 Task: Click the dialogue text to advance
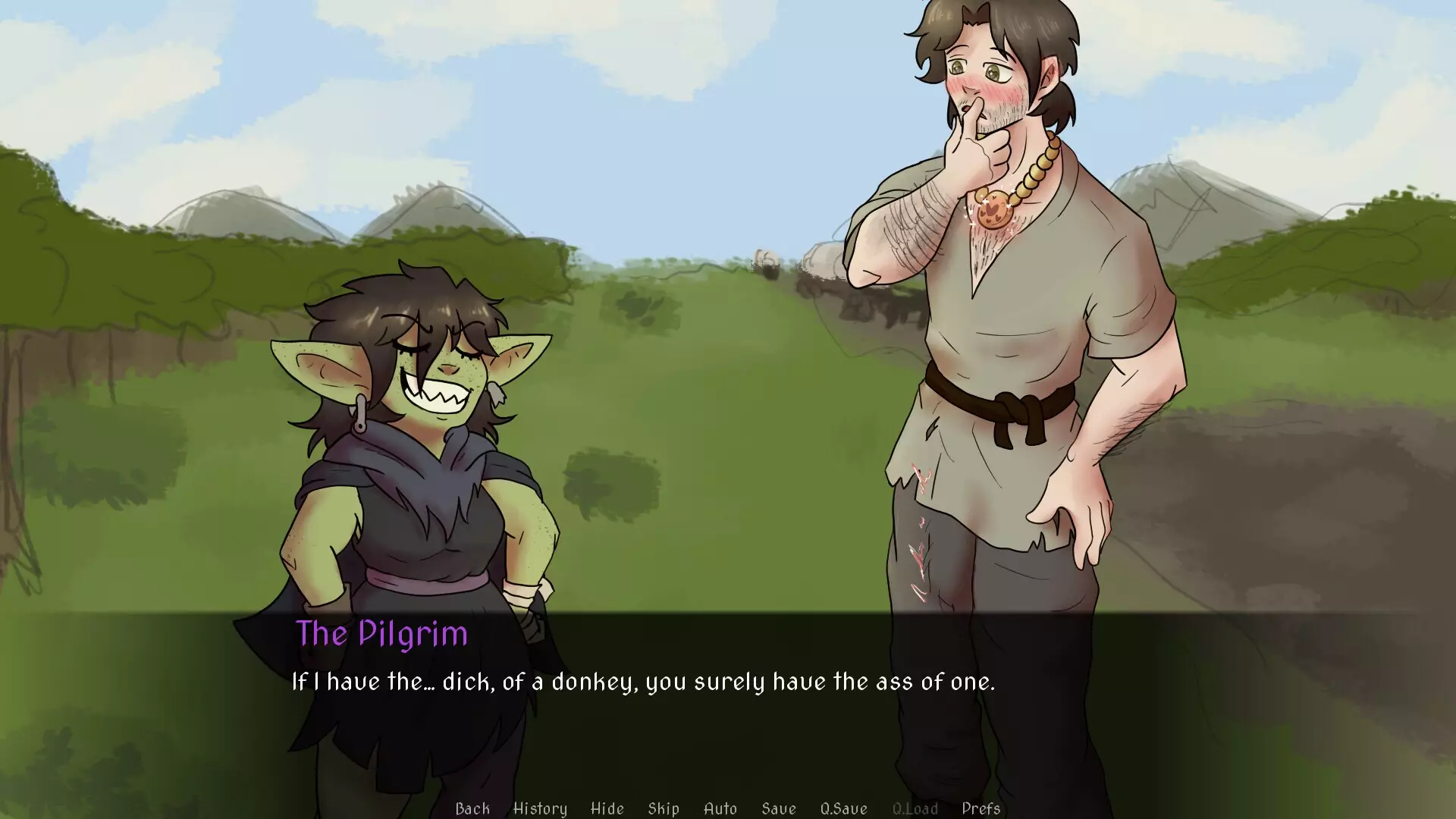[645, 681]
